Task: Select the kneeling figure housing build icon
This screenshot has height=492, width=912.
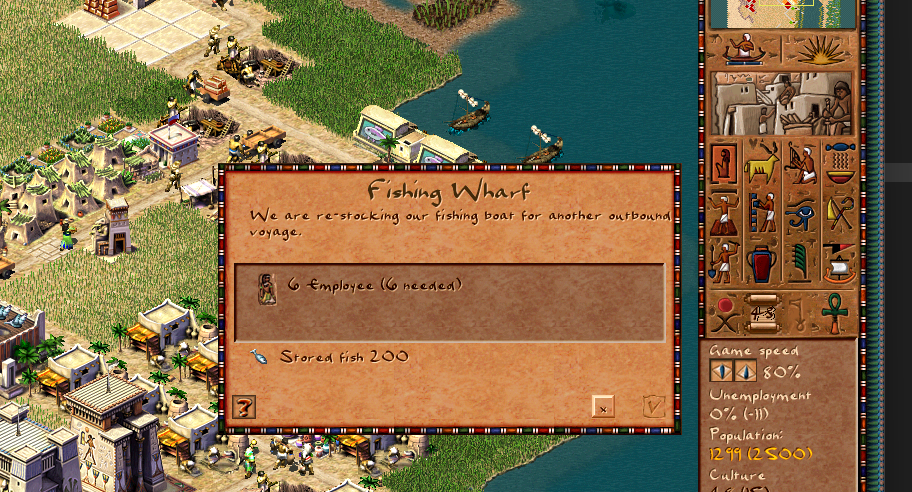Action: pos(724,163)
